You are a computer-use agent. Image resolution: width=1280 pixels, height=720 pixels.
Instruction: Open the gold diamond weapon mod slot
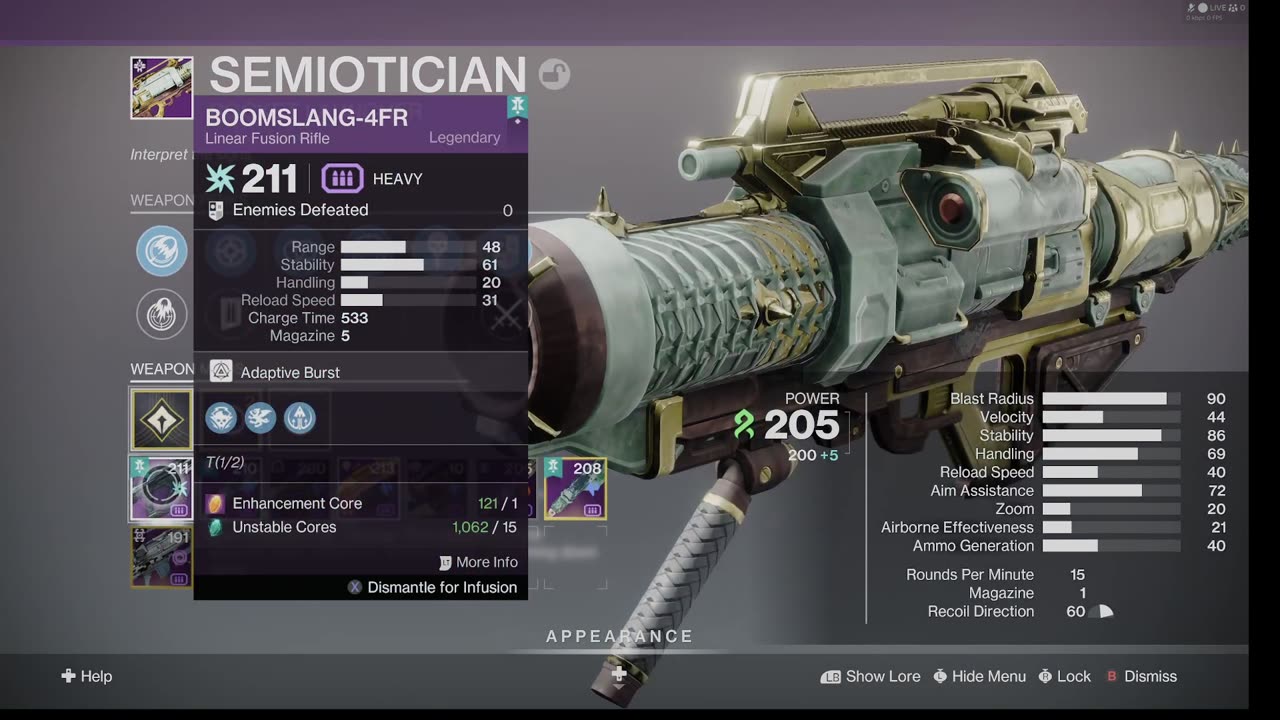click(161, 420)
